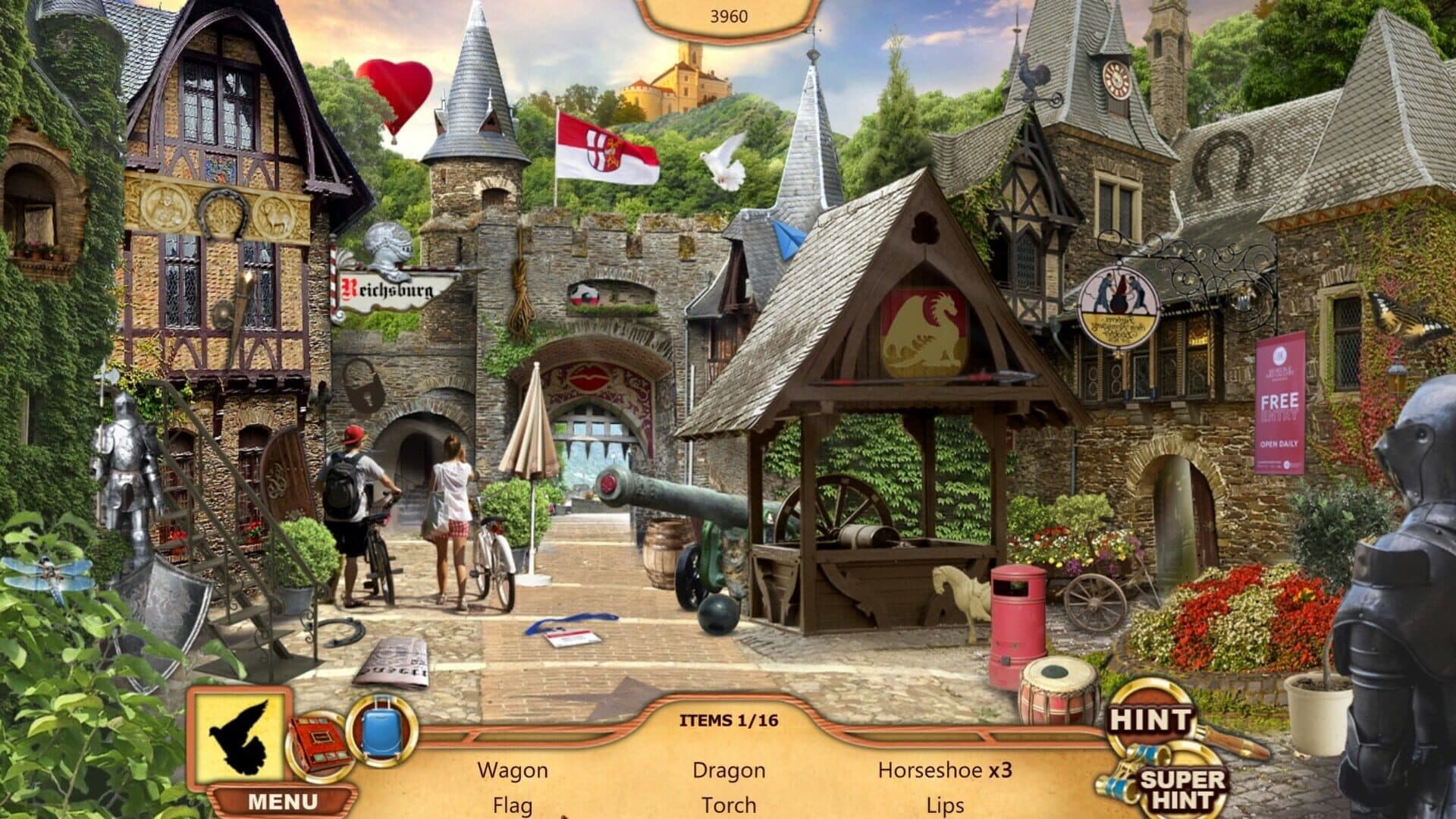The image size is (1456, 819).
Task: Pick Horseshoe x3 in the item list
Action: click(x=945, y=770)
